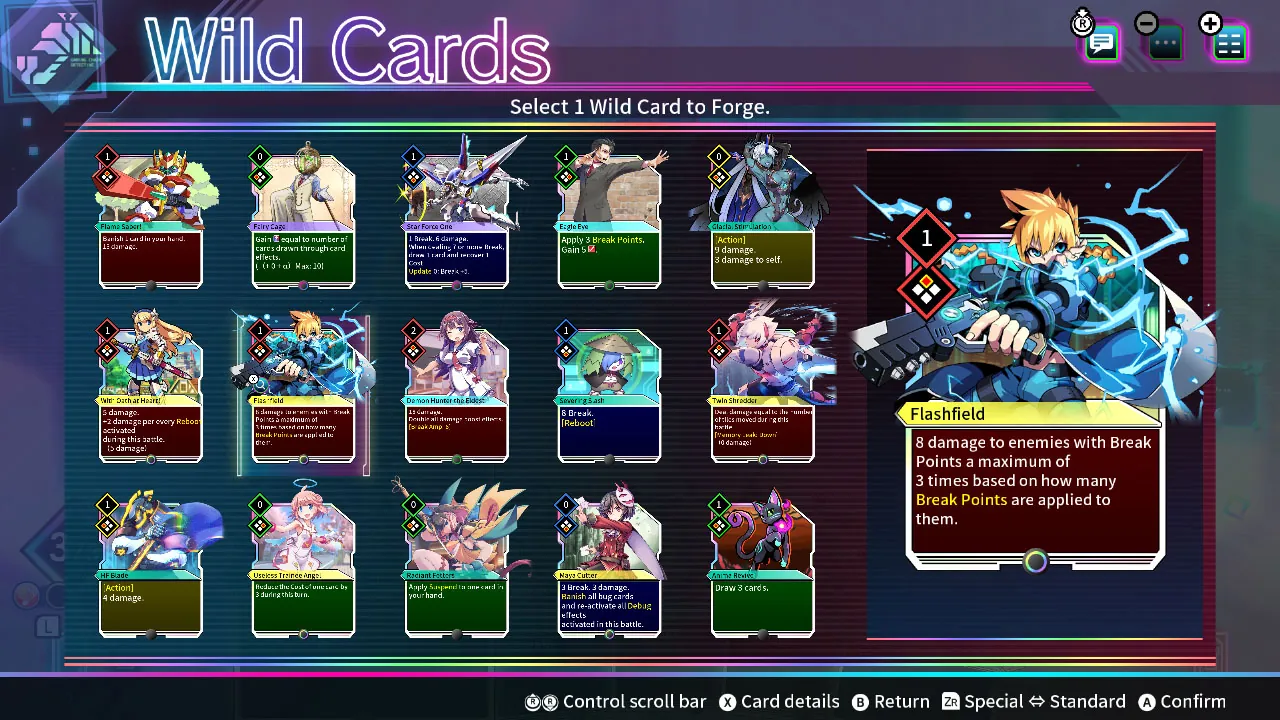Screen dimensions: 1280x720
Task: Click the chat bubble icon at top right
Action: pos(1100,43)
